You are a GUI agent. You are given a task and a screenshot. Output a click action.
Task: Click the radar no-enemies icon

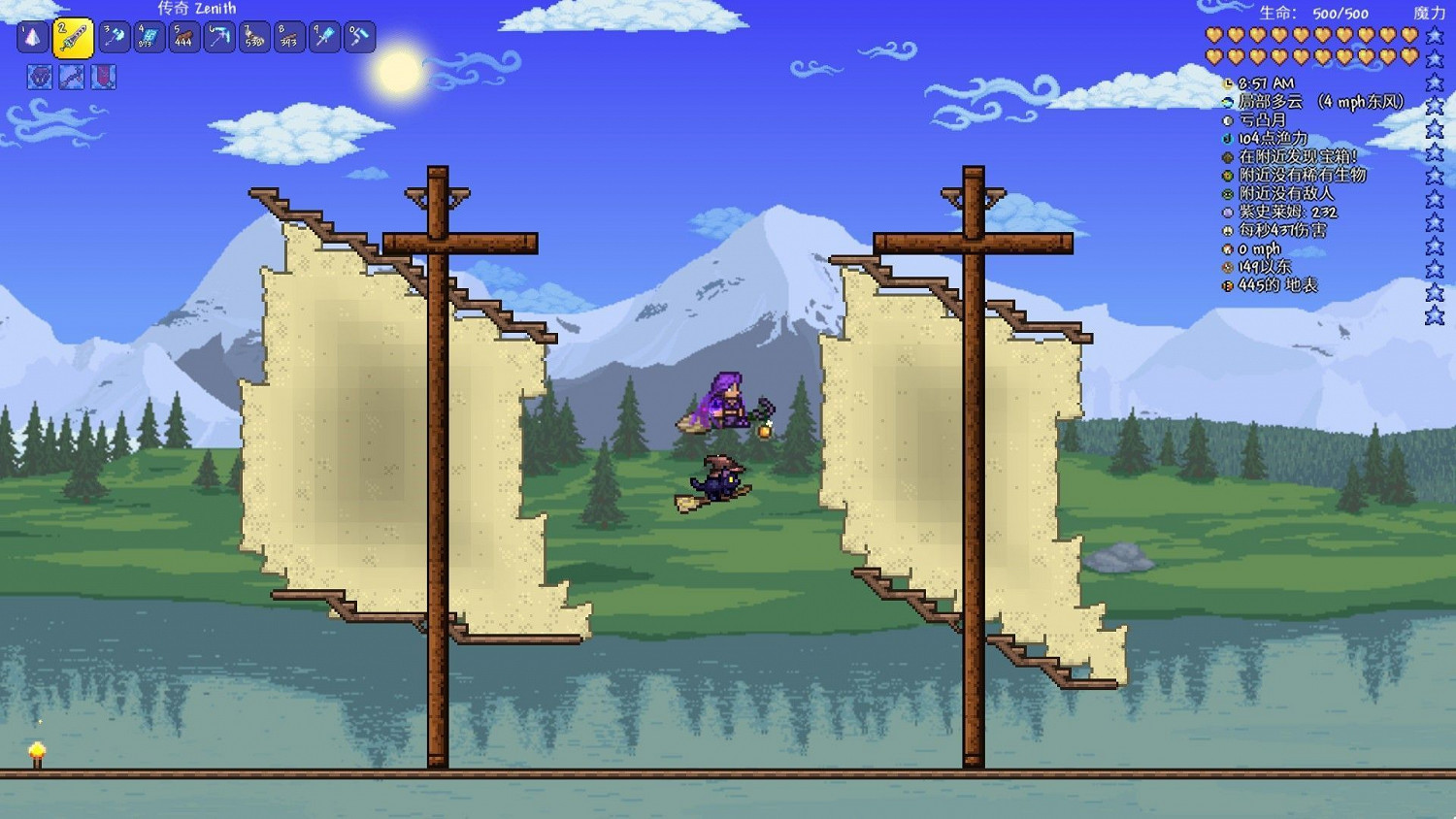[x=1228, y=192]
